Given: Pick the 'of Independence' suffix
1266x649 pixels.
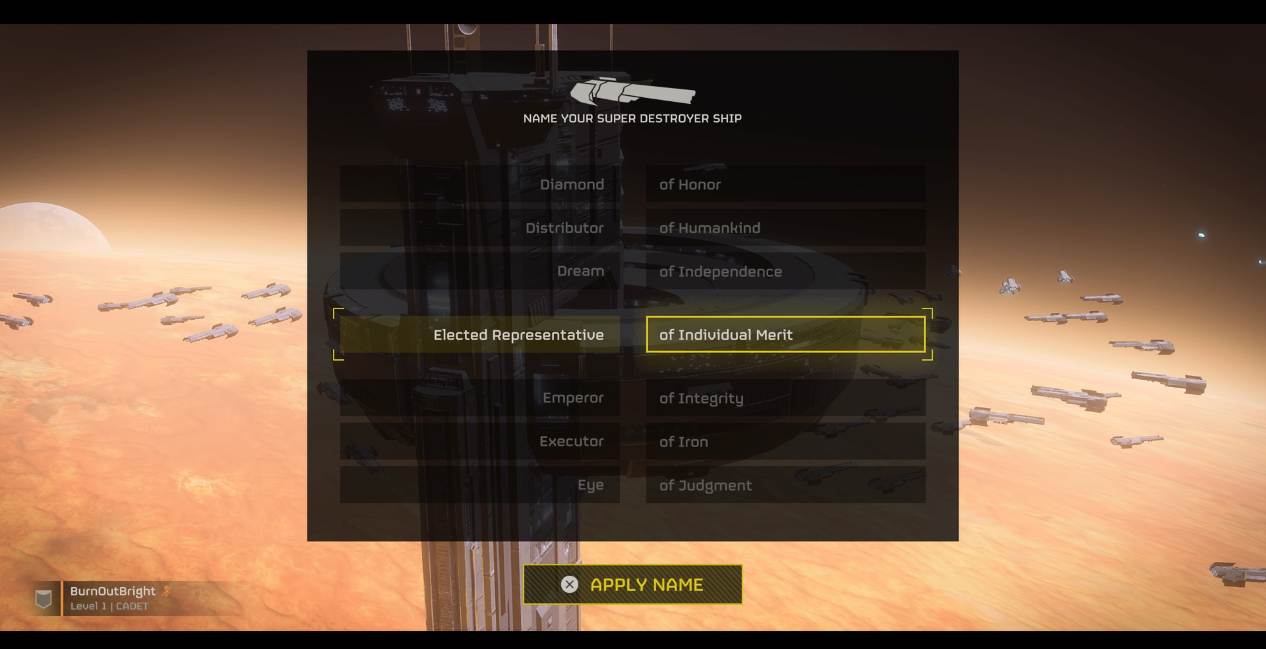Looking at the screenshot, I should coord(785,272).
